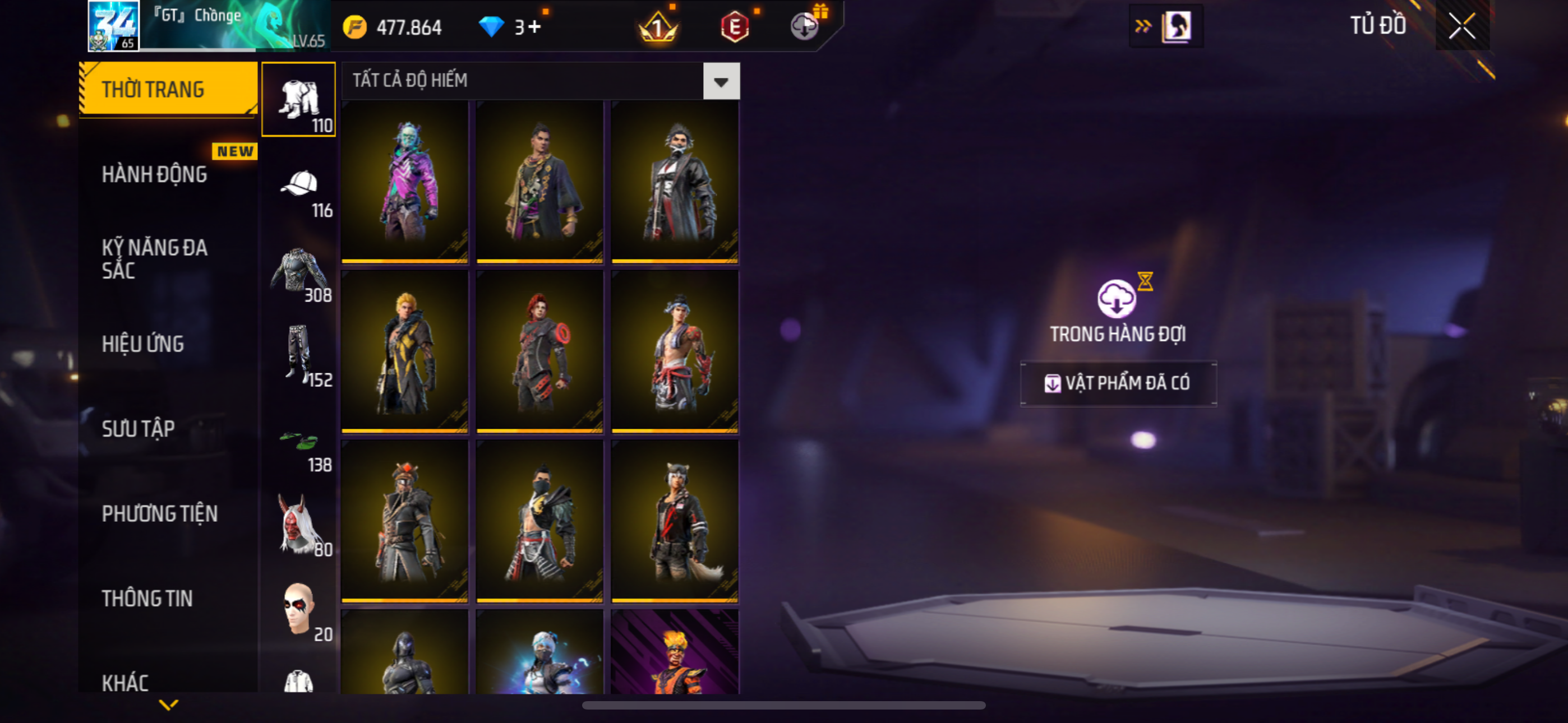This screenshot has width=1568, height=723.
Task: Choose the hats category with 116 items
Action: tap(299, 189)
